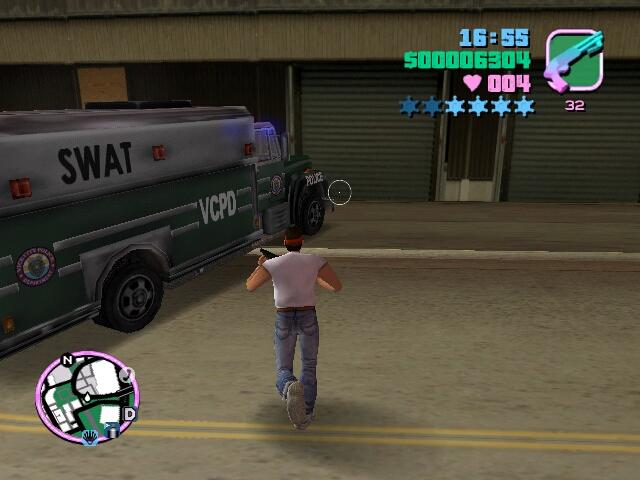This screenshot has width=640, height=480.
Task: Click the spray can blip on the radar
Action: pyautogui.click(x=112, y=431)
